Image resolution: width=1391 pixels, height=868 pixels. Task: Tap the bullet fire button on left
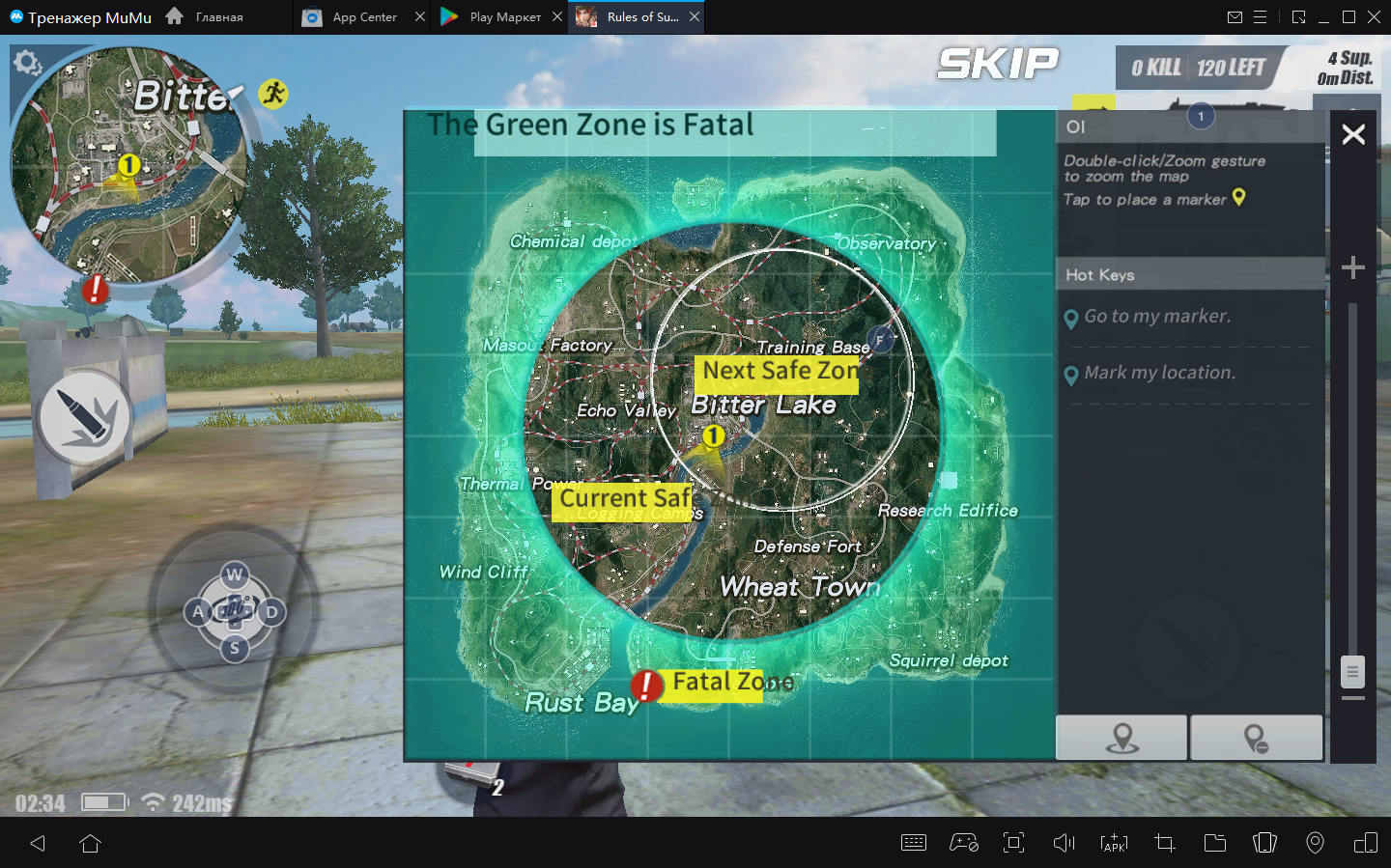coord(85,416)
